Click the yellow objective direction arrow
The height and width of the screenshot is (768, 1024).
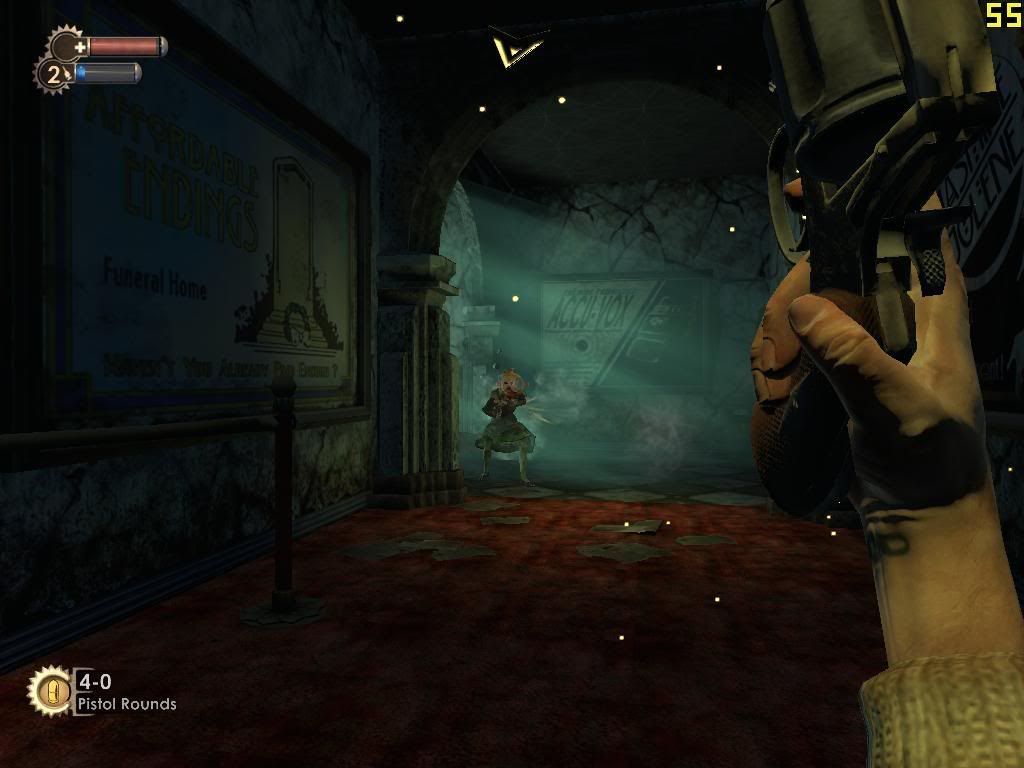[x=516, y=46]
